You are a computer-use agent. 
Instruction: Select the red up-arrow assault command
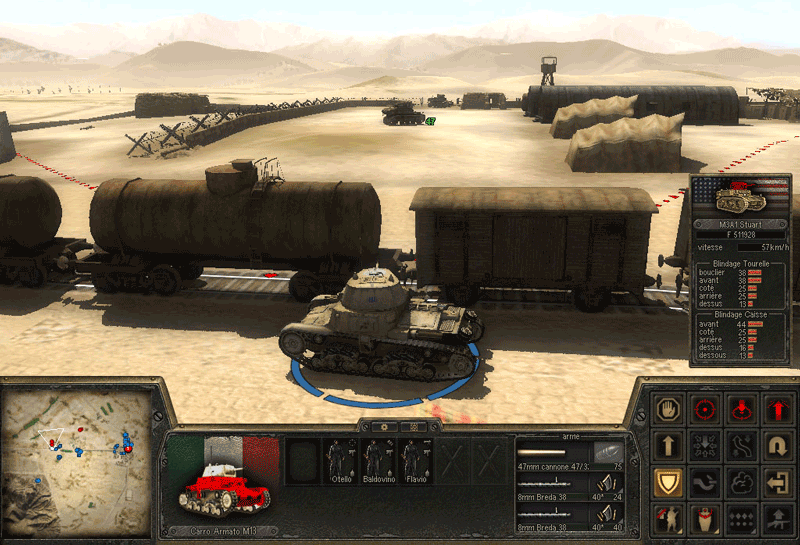pos(777,408)
